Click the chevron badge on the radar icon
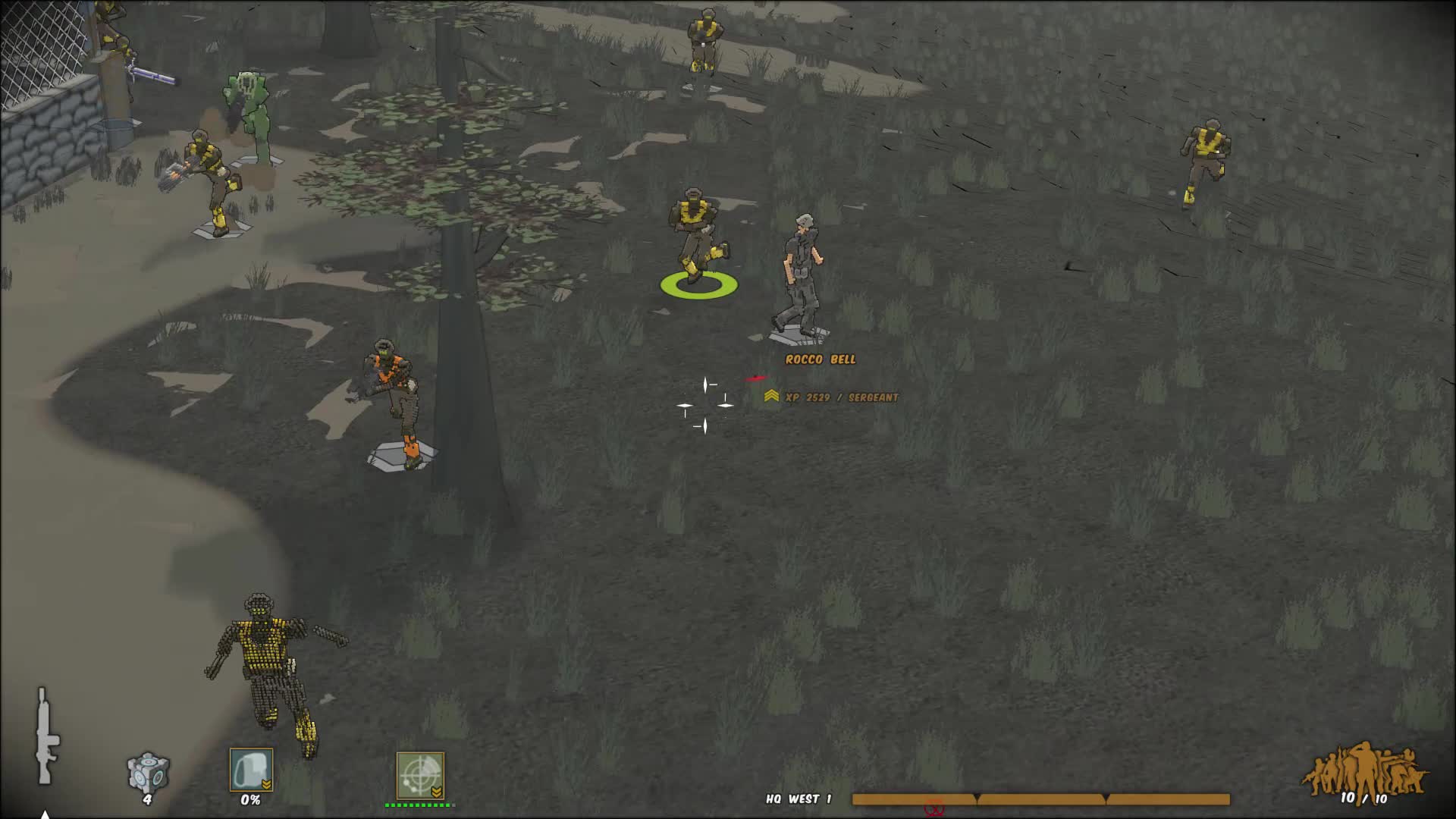 point(438,791)
